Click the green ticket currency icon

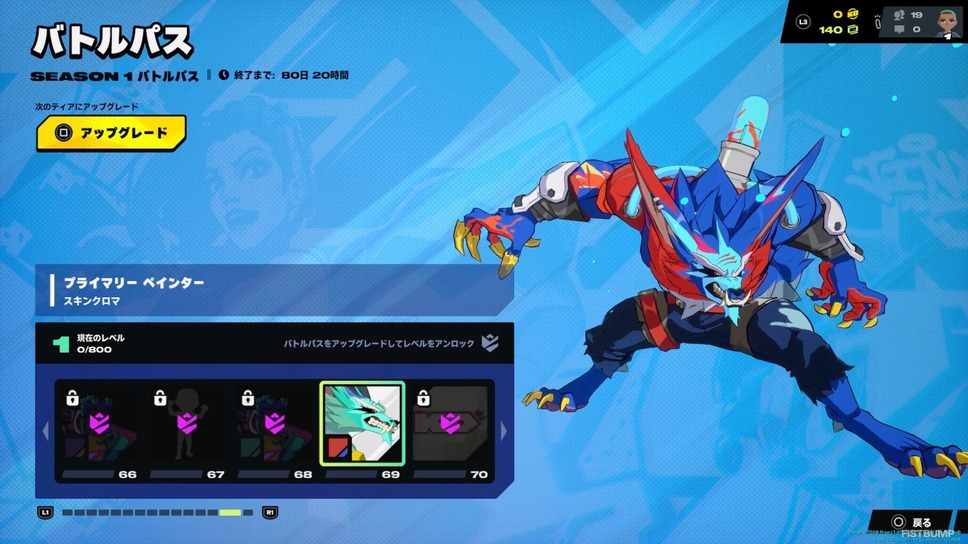[x=853, y=30]
